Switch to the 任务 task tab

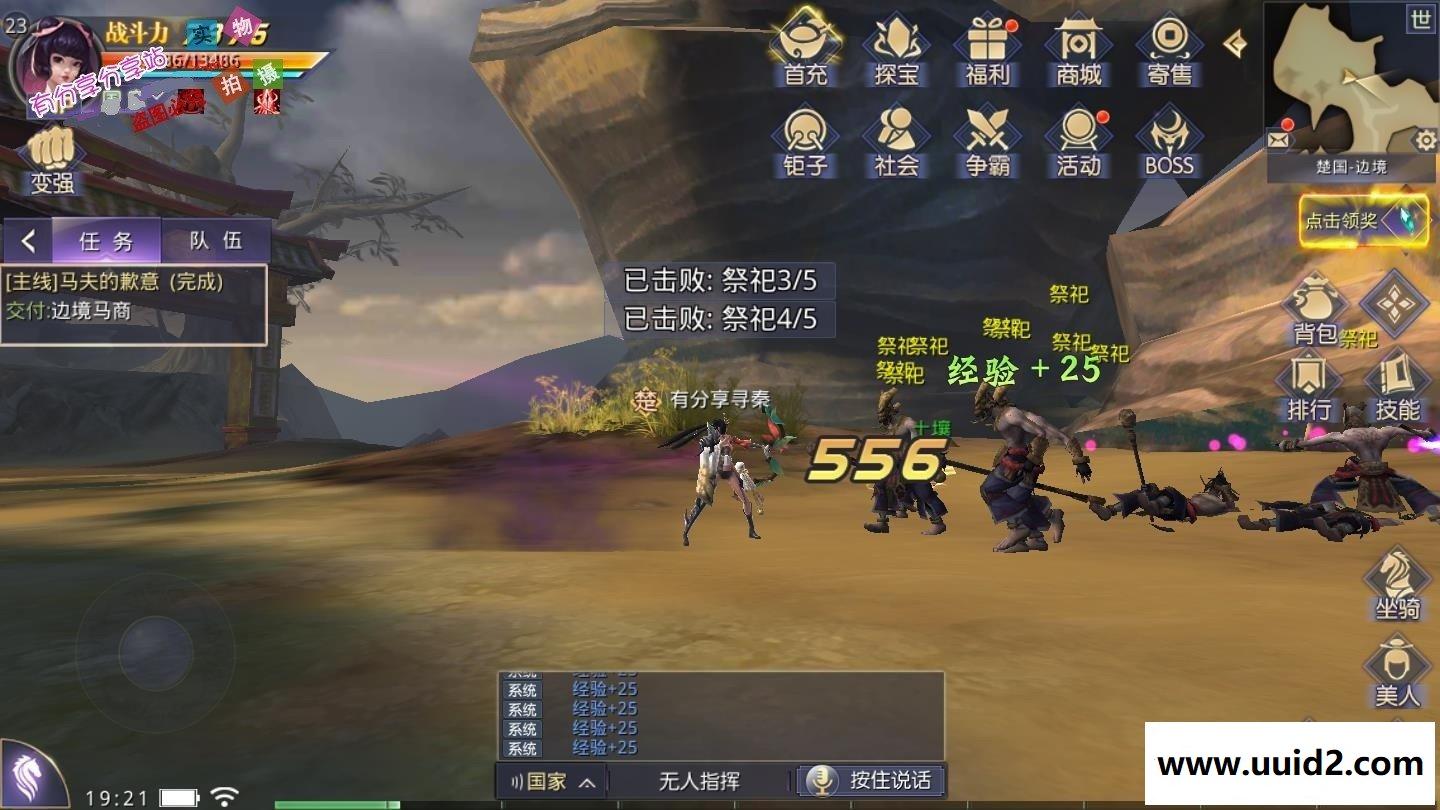click(x=108, y=240)
